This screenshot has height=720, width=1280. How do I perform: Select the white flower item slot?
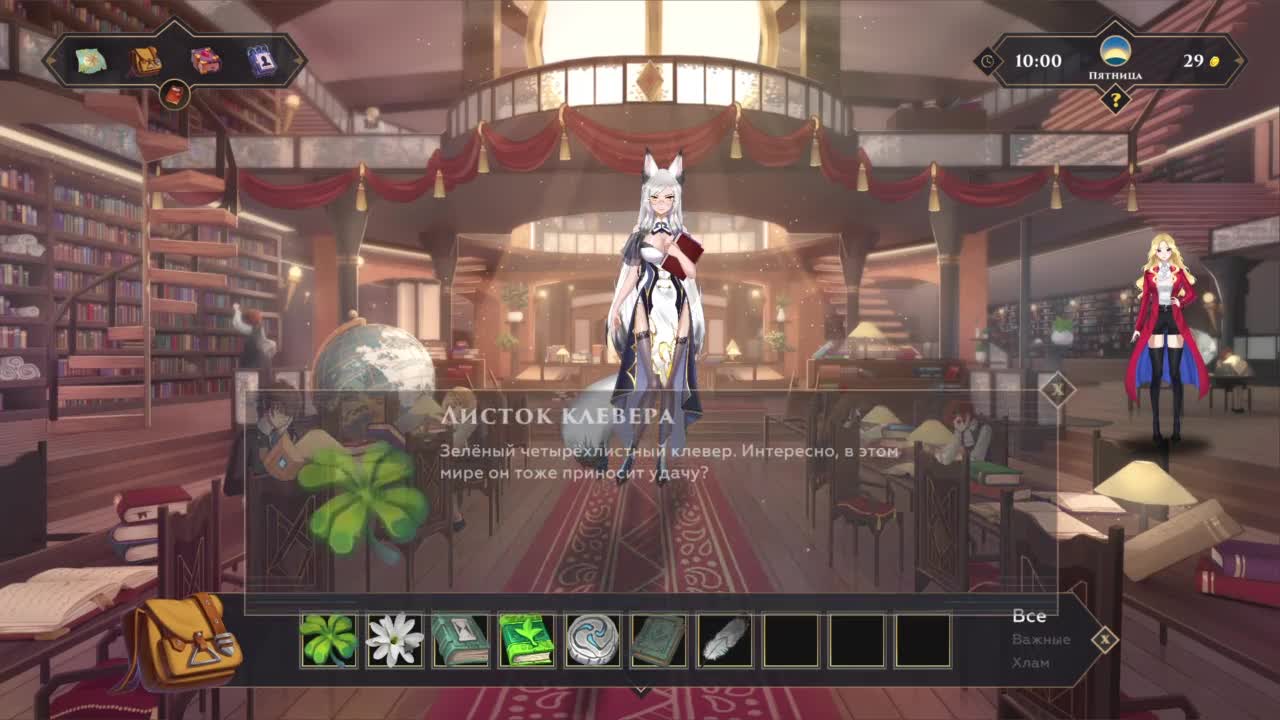(395, 640)
